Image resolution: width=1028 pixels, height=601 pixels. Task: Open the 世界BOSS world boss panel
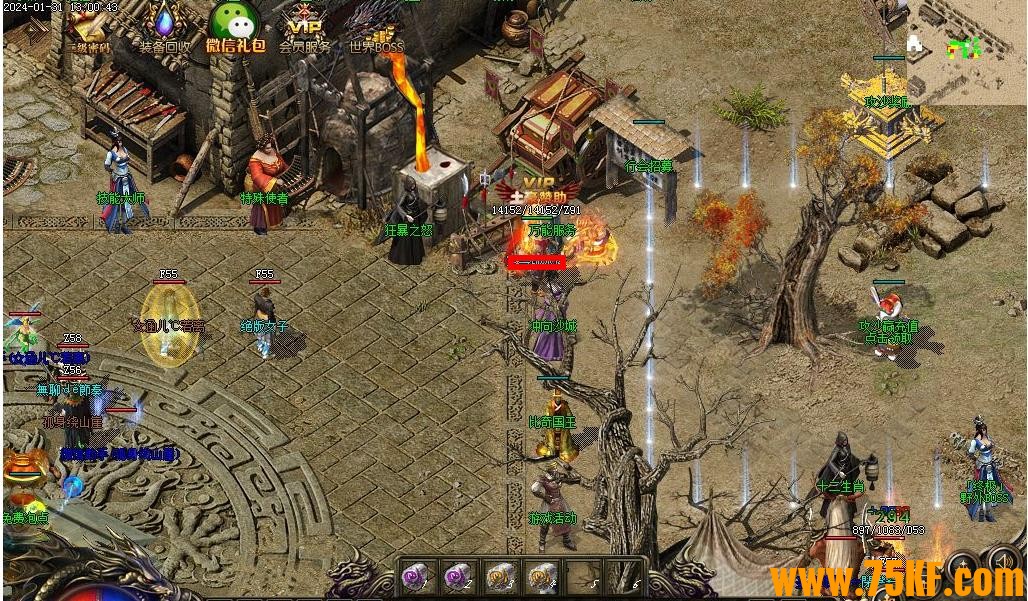375,26
